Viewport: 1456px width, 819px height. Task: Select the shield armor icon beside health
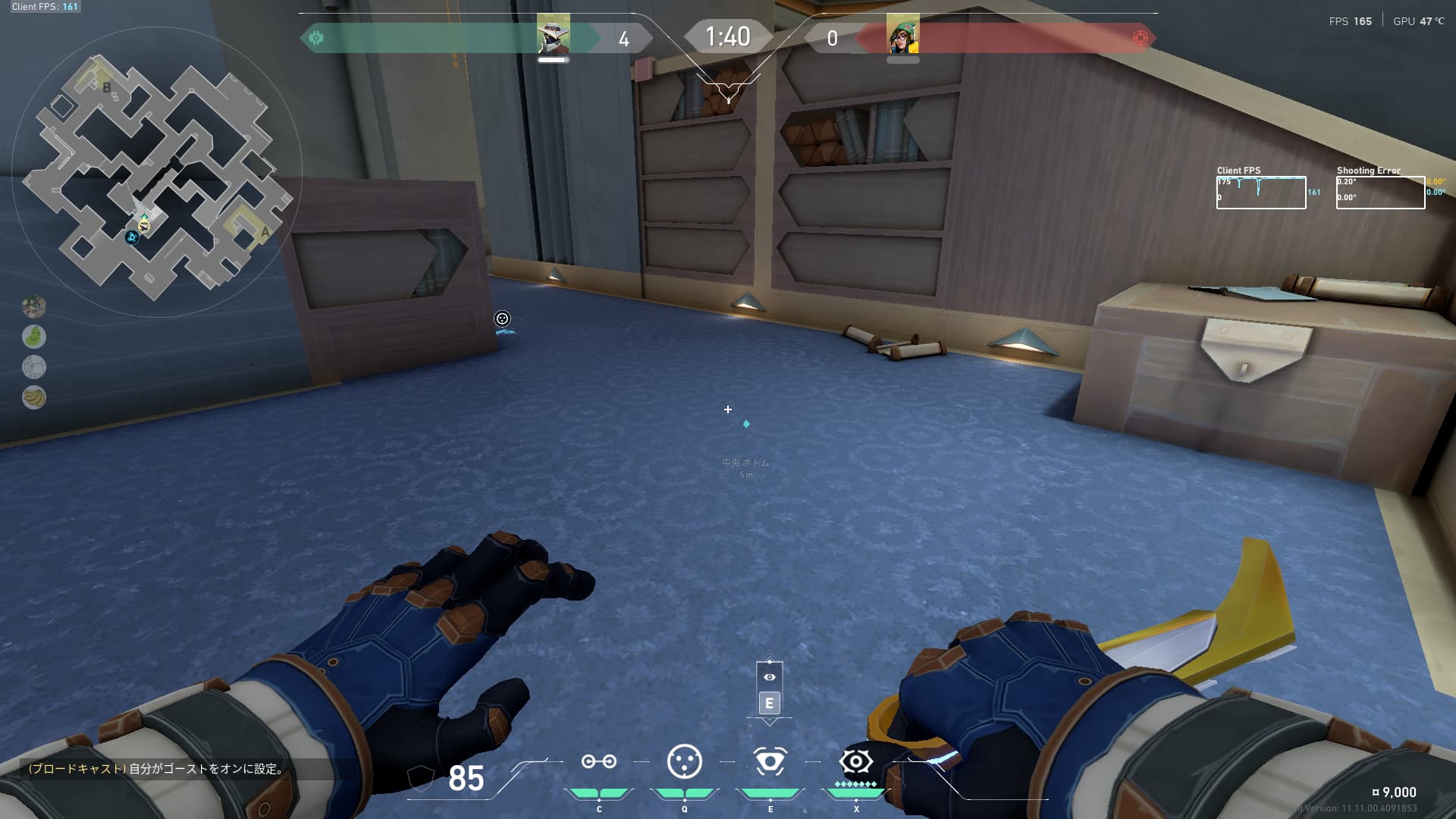pos(421,778)
